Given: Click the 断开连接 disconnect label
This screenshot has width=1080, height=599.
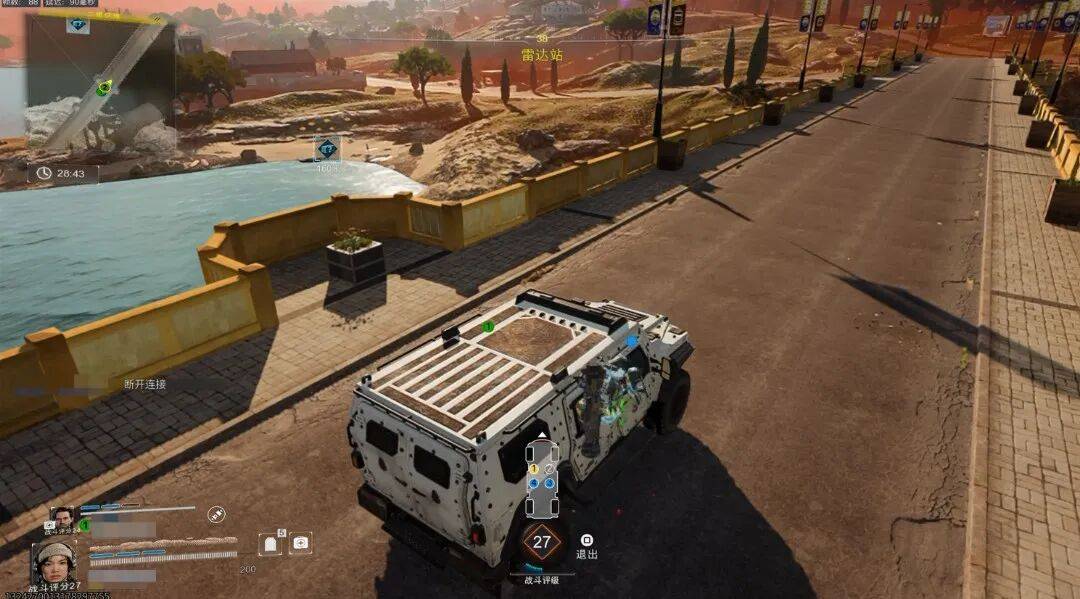Looking at the screenshot, I should pos(145,384).
